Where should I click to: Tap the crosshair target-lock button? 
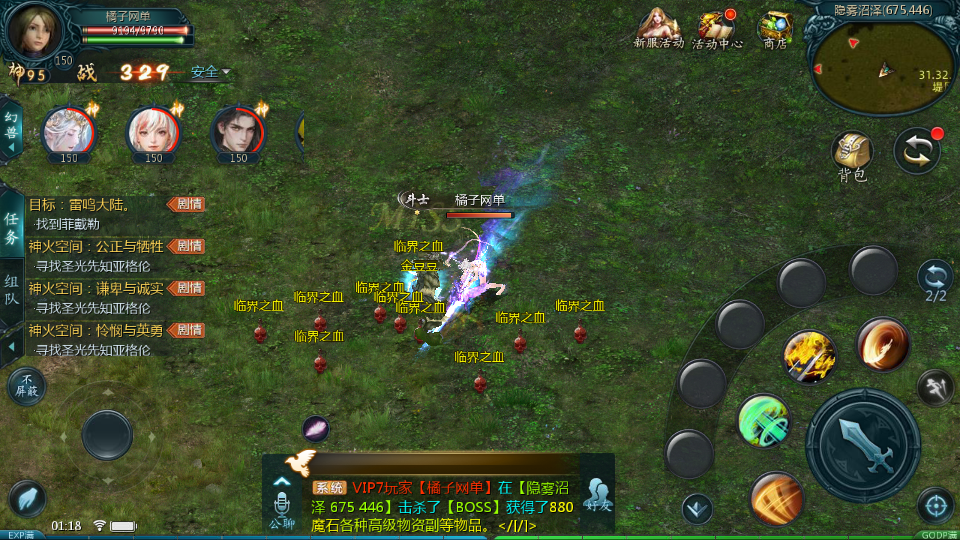(935, 506)
